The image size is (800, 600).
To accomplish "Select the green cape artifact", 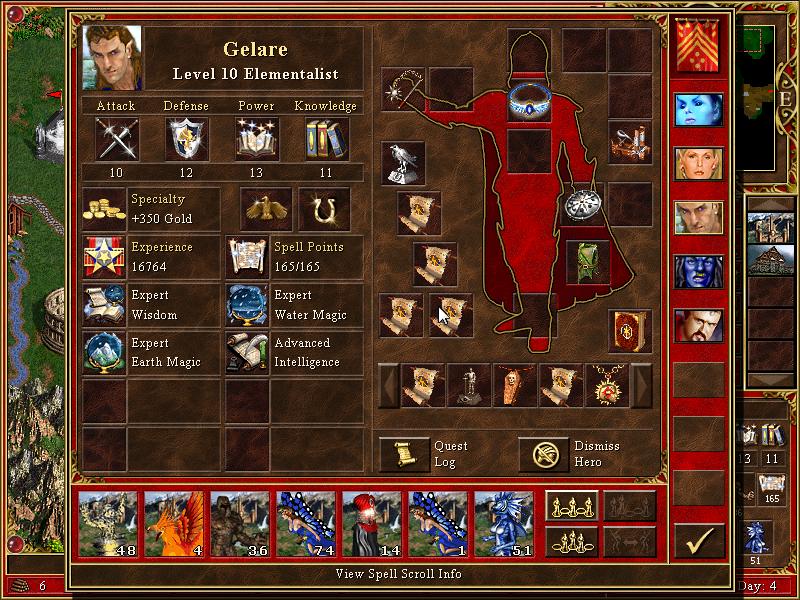I will coord(588,261).
